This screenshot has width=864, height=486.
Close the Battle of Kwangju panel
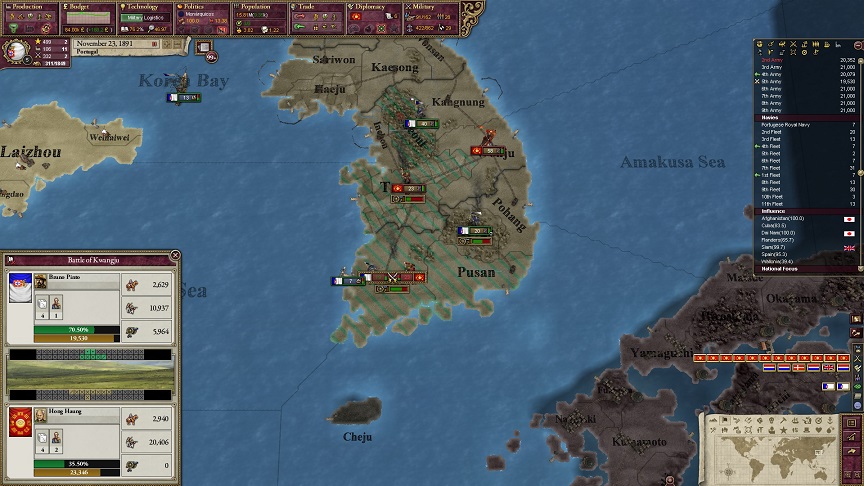tap(175, 256)
